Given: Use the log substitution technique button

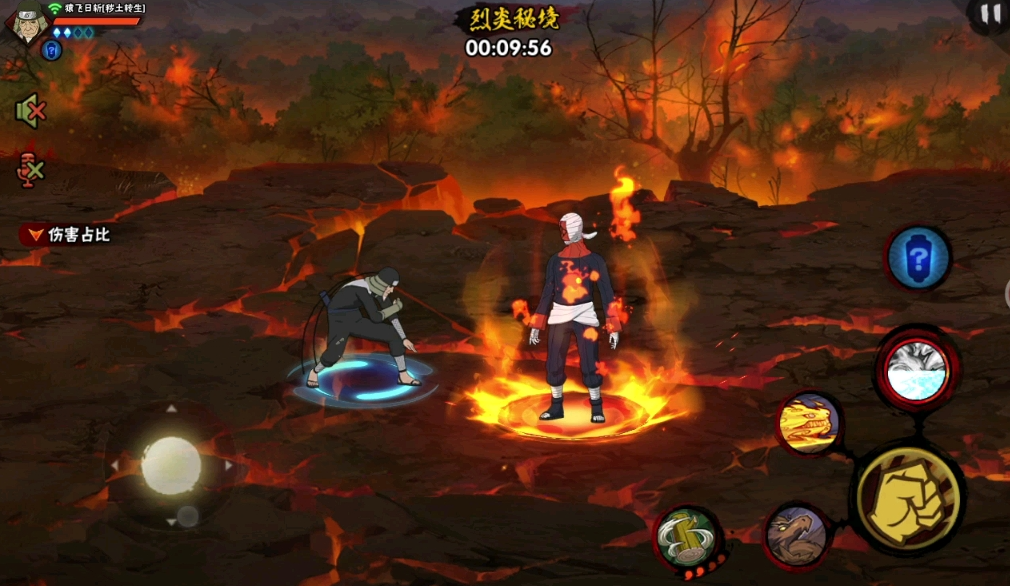Looking at the screenshot, I should click(688, 540).
